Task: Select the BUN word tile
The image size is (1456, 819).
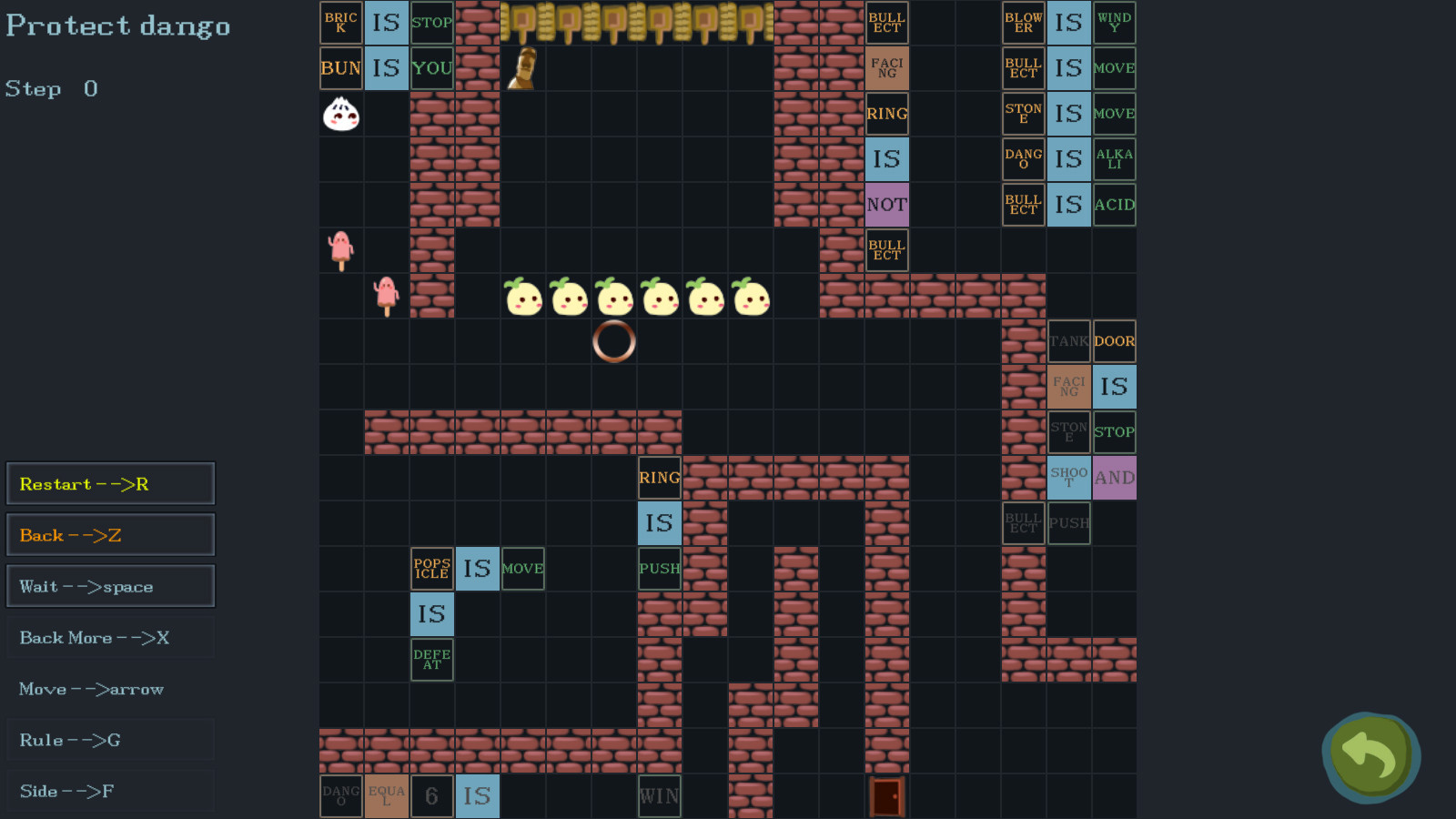Action: tap(340, 67)
